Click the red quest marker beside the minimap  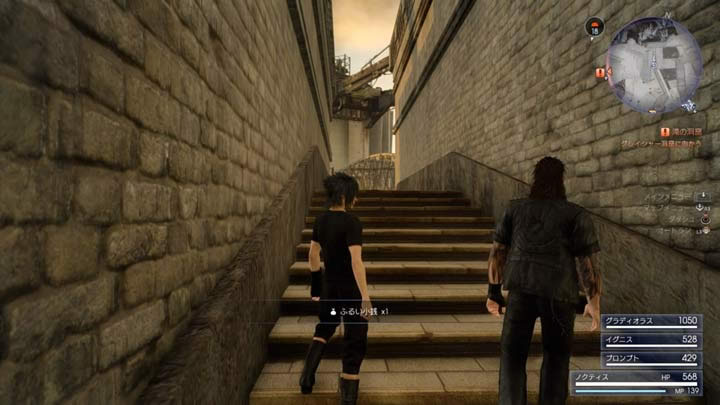(x=600, y=73)
